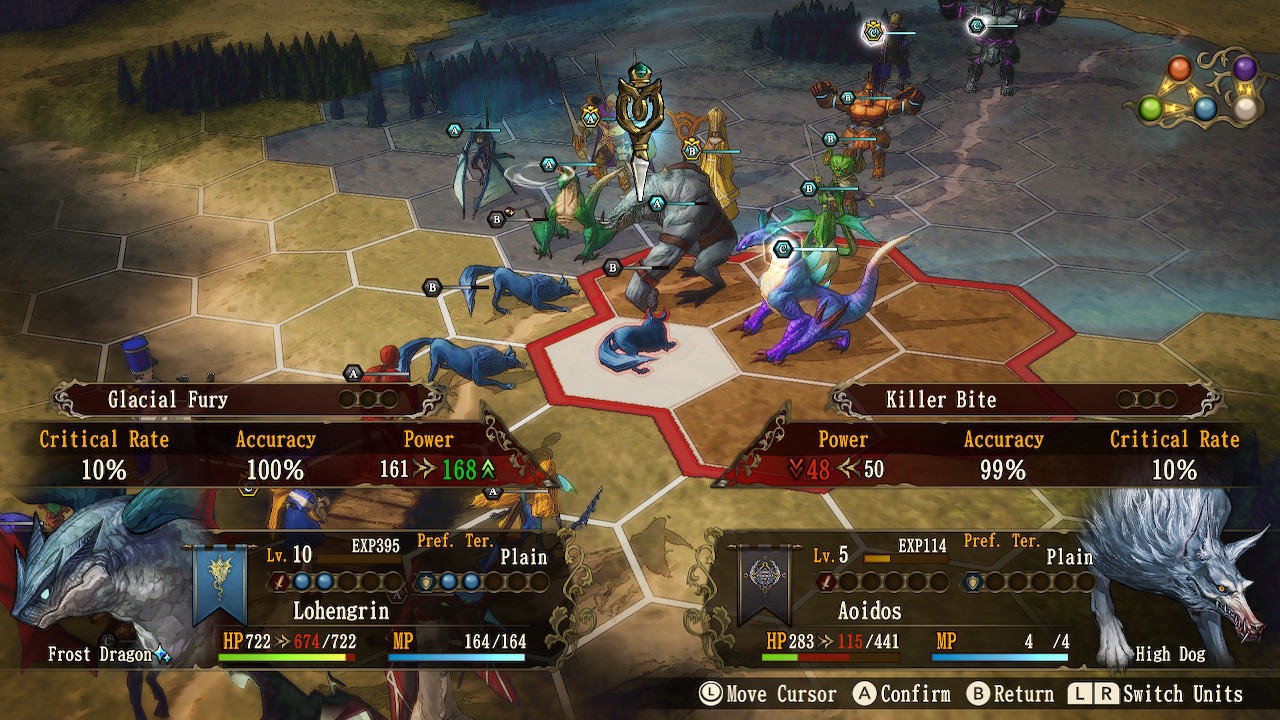The width and height of the screenshot is (1280, 720).
Task: Select the Critical Rate stat label on the left
Action: click(104, 439)
